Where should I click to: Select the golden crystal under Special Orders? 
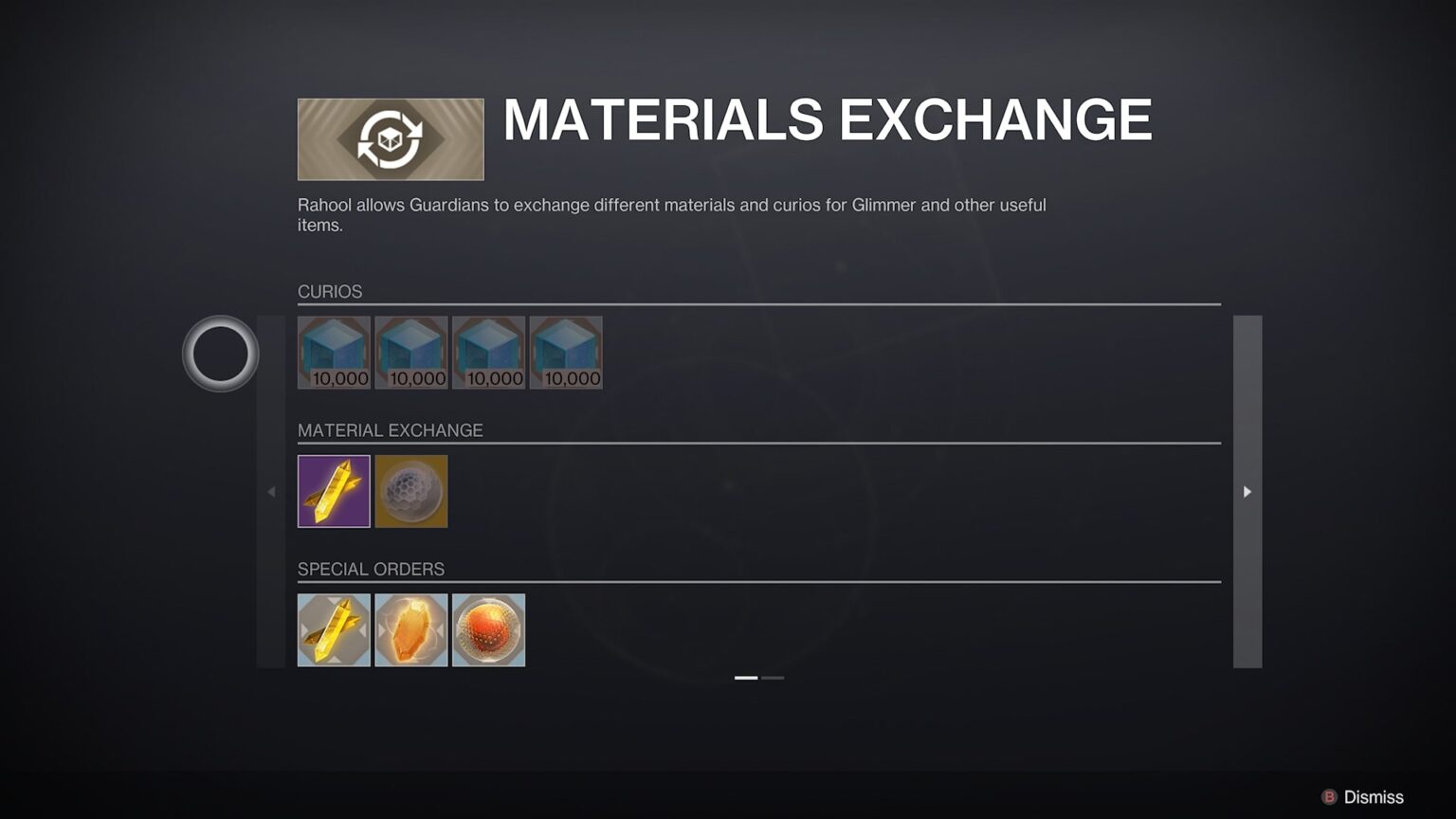tap(334, 629)
